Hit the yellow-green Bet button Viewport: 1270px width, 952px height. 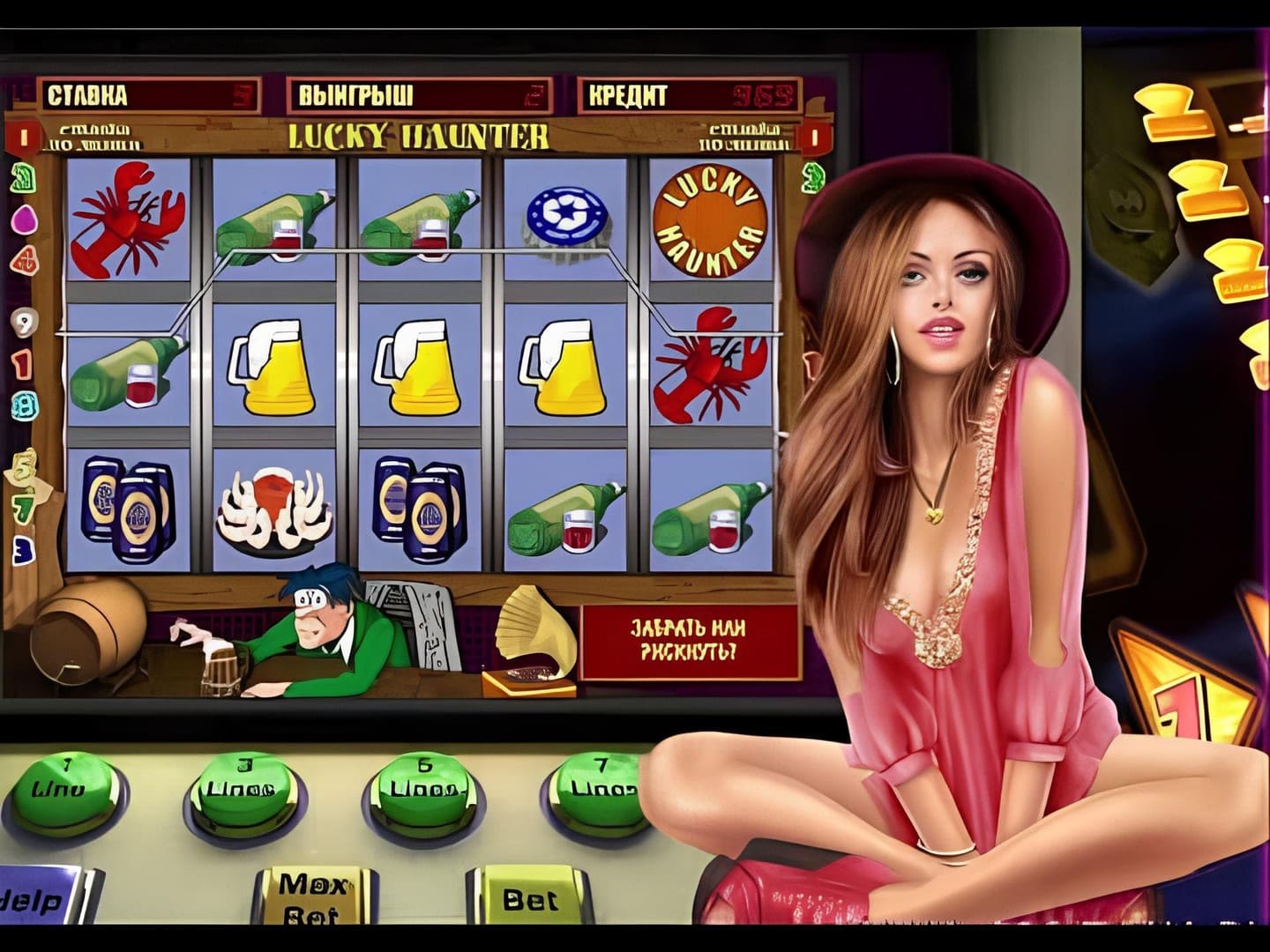coord(527,897)
